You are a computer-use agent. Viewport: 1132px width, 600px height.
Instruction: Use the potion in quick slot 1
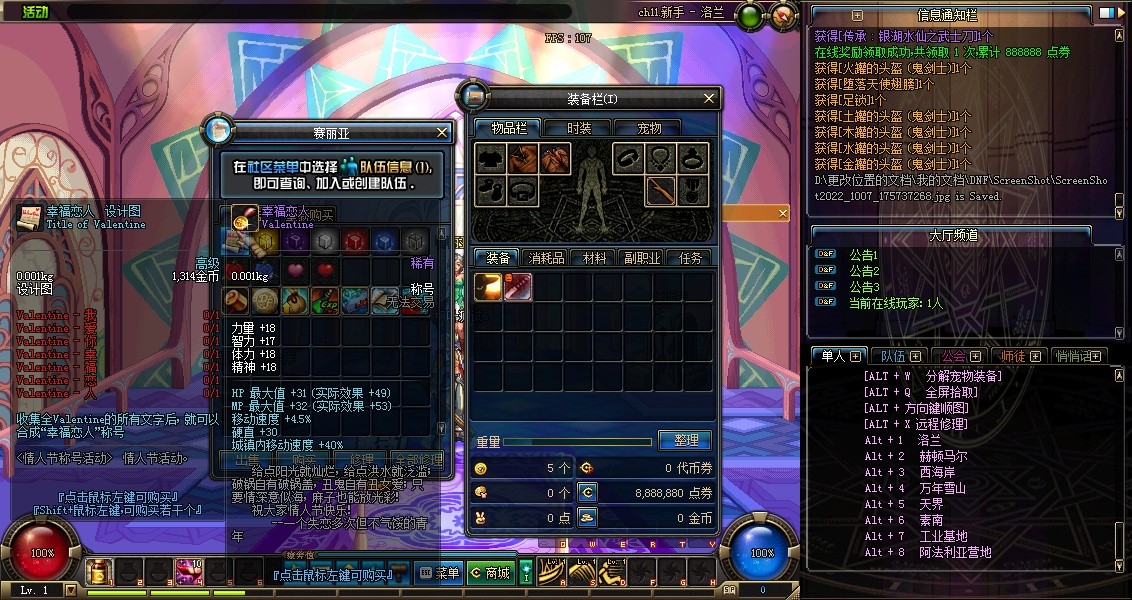(x=99, y=571)
